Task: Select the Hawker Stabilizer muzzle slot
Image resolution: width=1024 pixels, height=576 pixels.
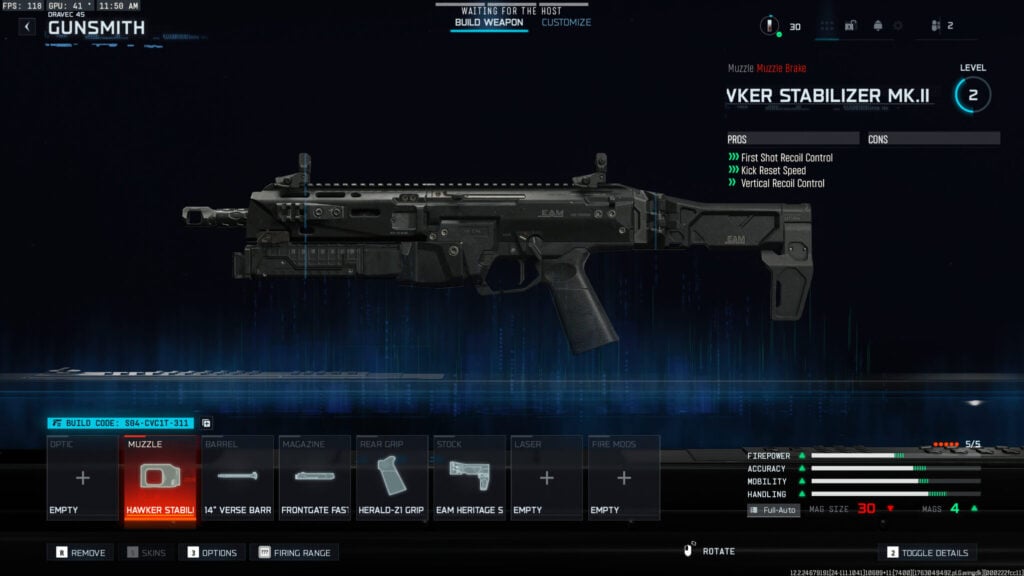Action: click(160, 478)
